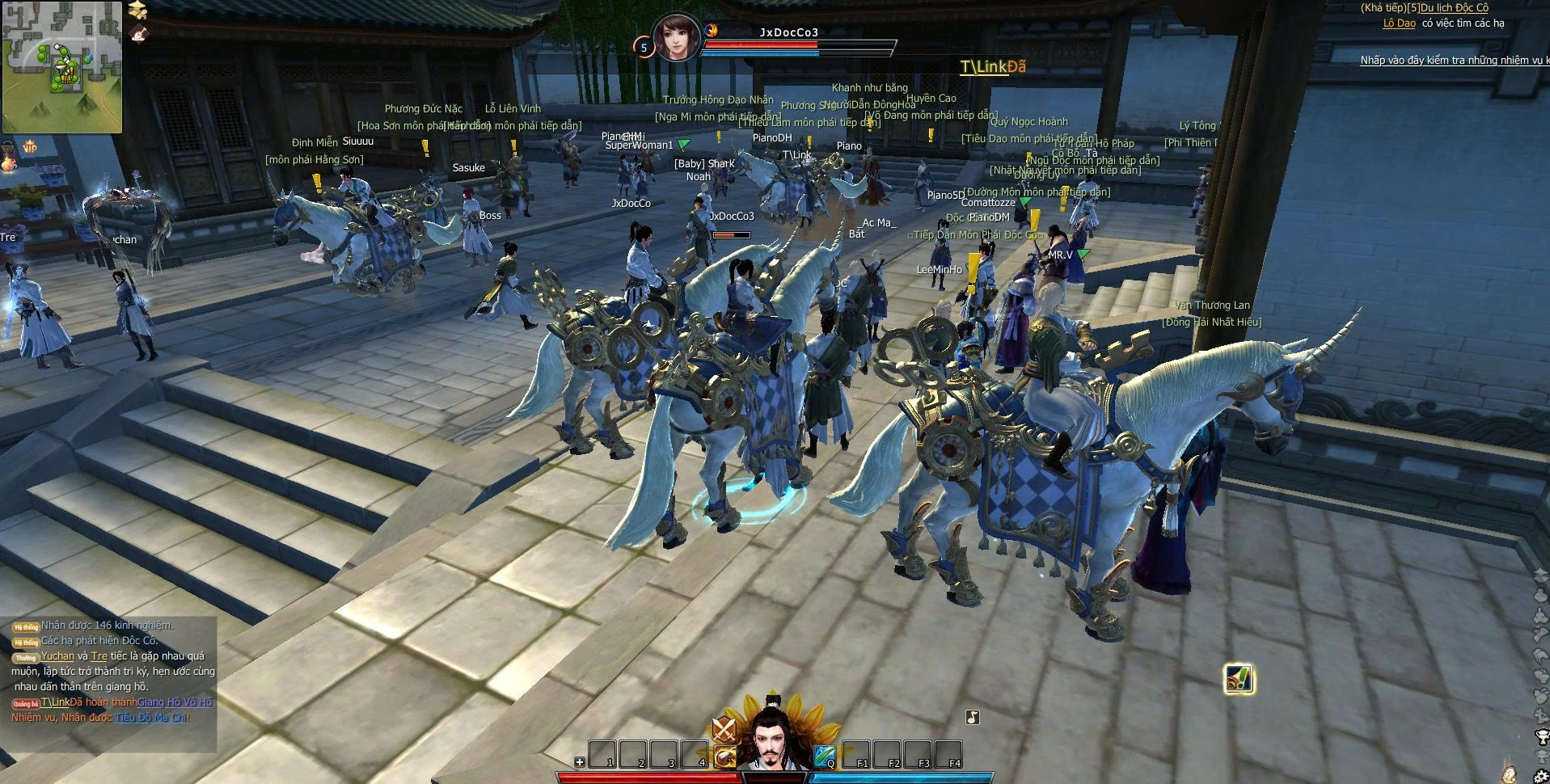The width and height of the screenshot is (1550, 784).
Task: Click the plus button beside the hotbar
Action: pos(580,762)
